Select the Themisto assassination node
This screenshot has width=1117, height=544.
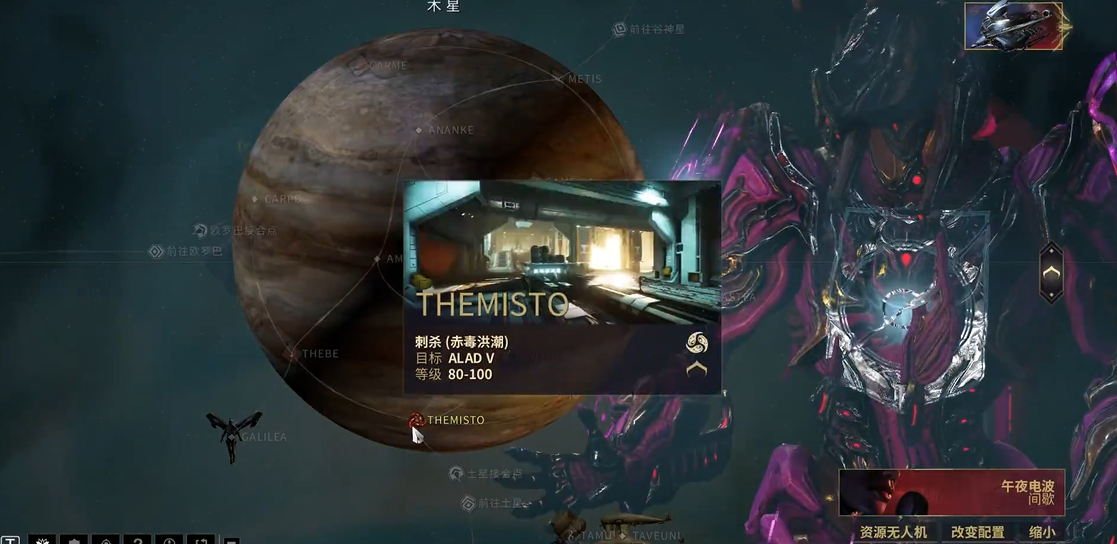[417, 420]
